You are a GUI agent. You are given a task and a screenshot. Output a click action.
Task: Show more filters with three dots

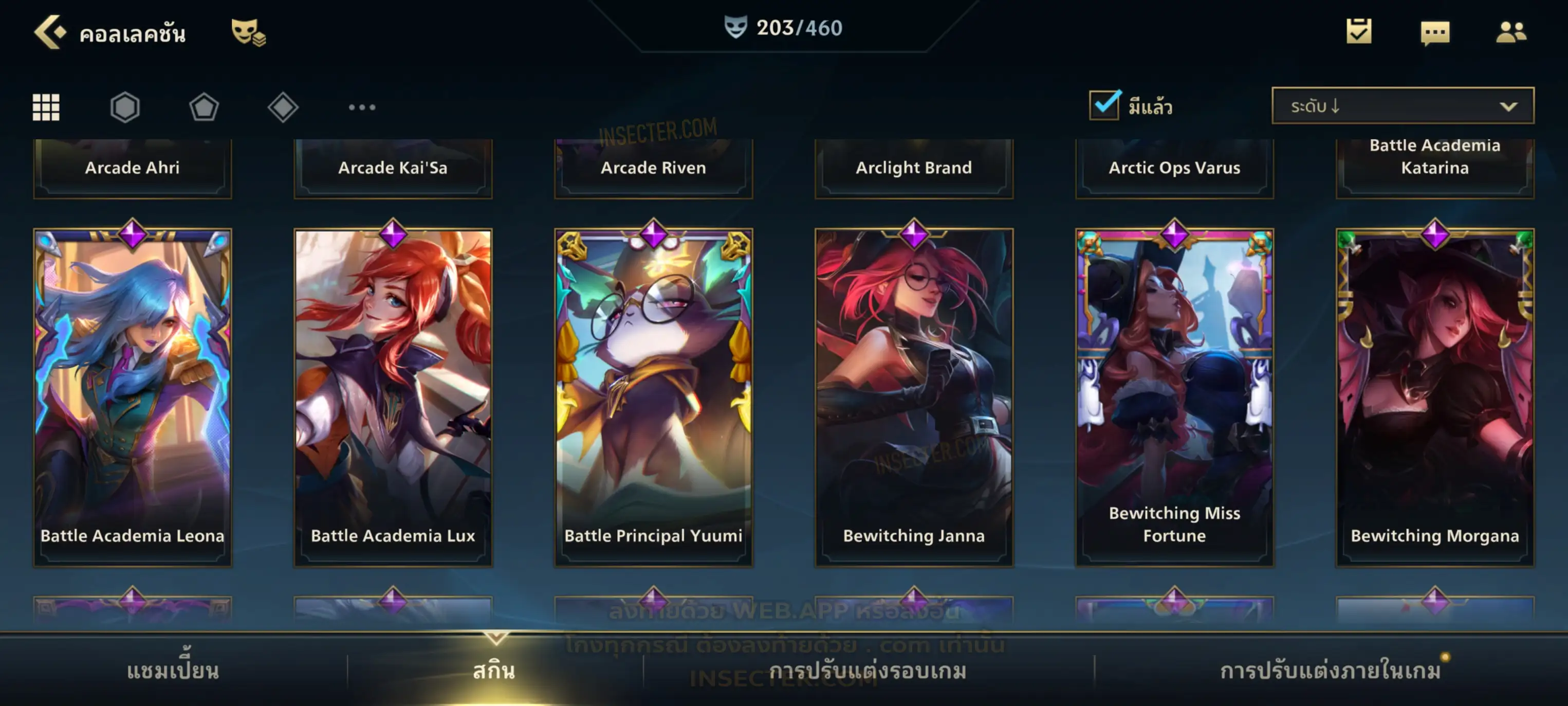click(362, 107)
